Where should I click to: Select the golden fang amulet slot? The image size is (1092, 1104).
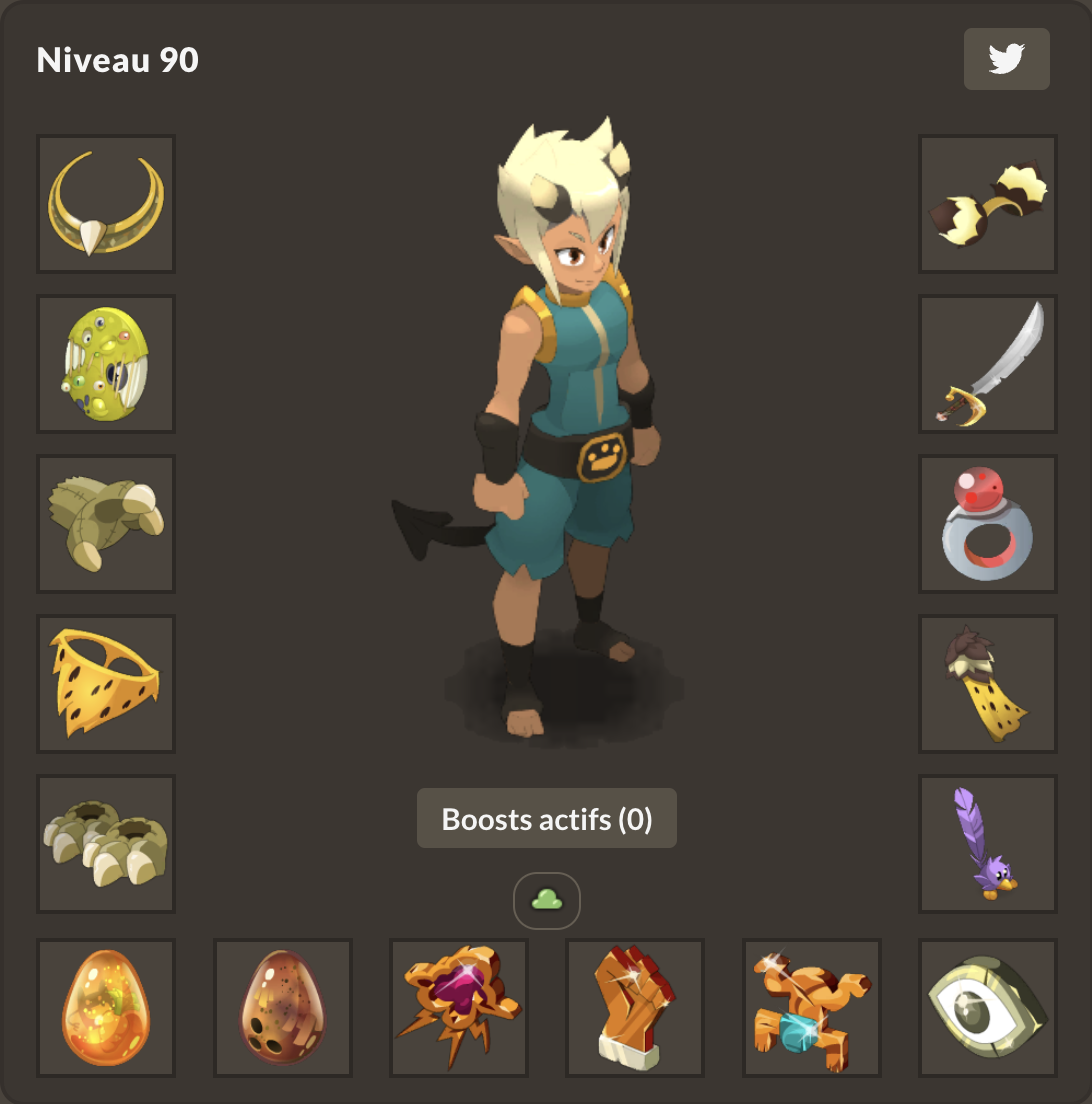point(106,204)
